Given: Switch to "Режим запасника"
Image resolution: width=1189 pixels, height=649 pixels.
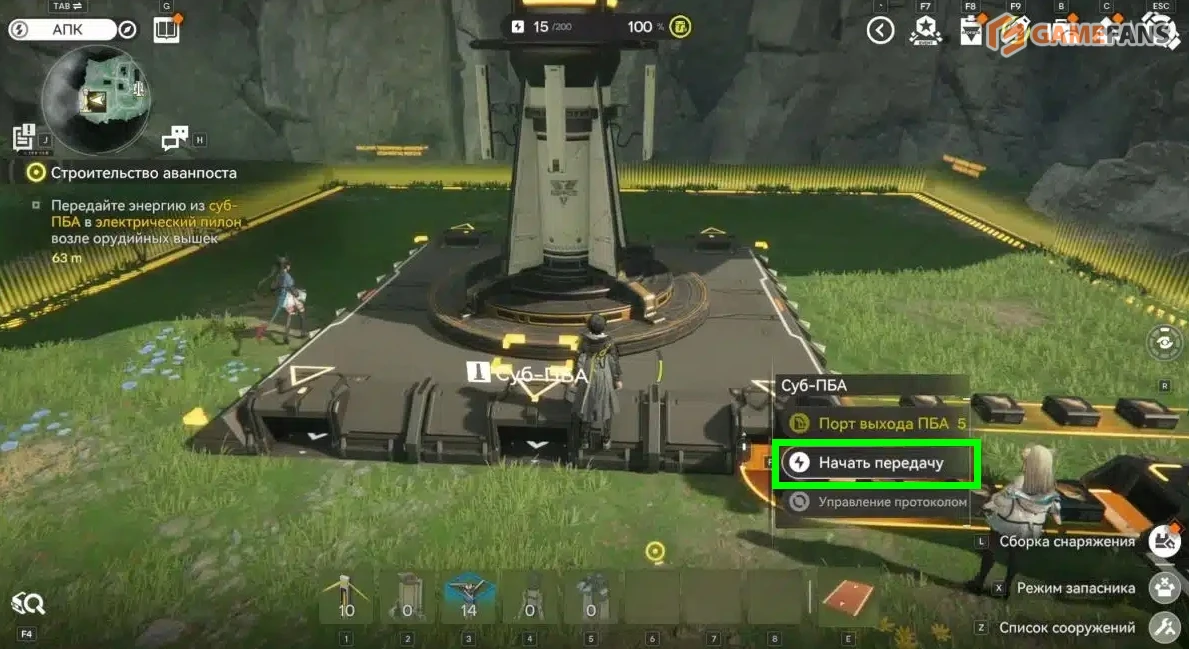Looking at the screenshot, I should 1163,588.
